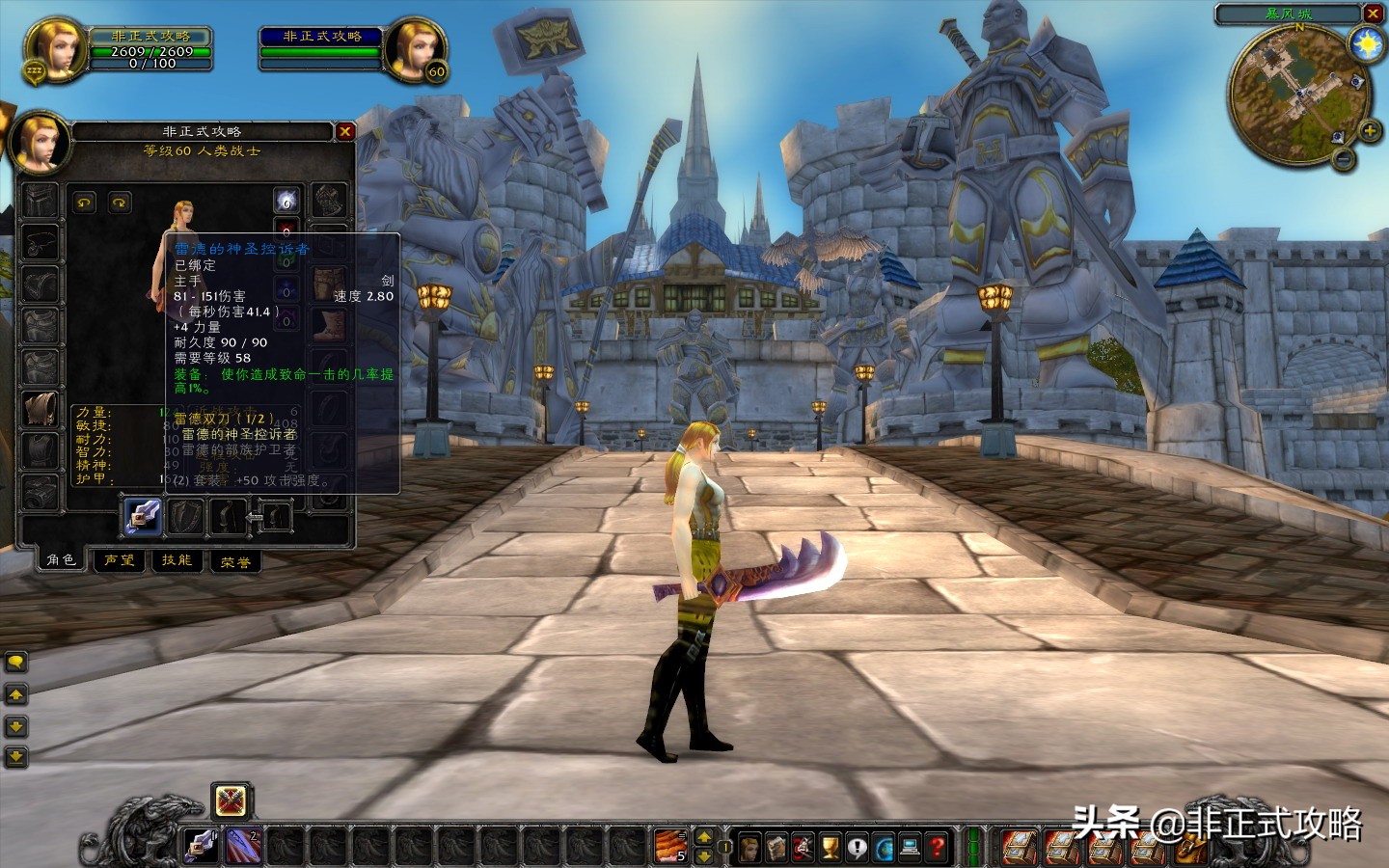The height and width of the screenshot is (868, 1389).
Task: Click the crossed-swords stance button above action bar
Action: (x=231, y=800)
